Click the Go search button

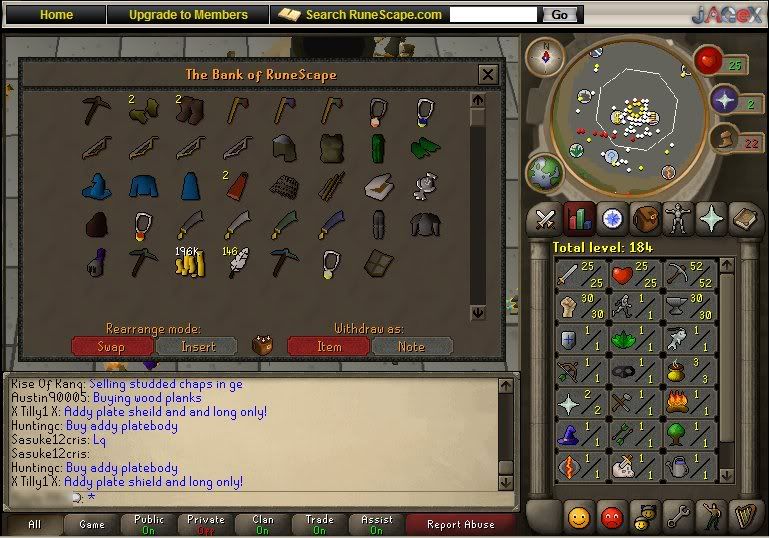click(x=559, y=15)
